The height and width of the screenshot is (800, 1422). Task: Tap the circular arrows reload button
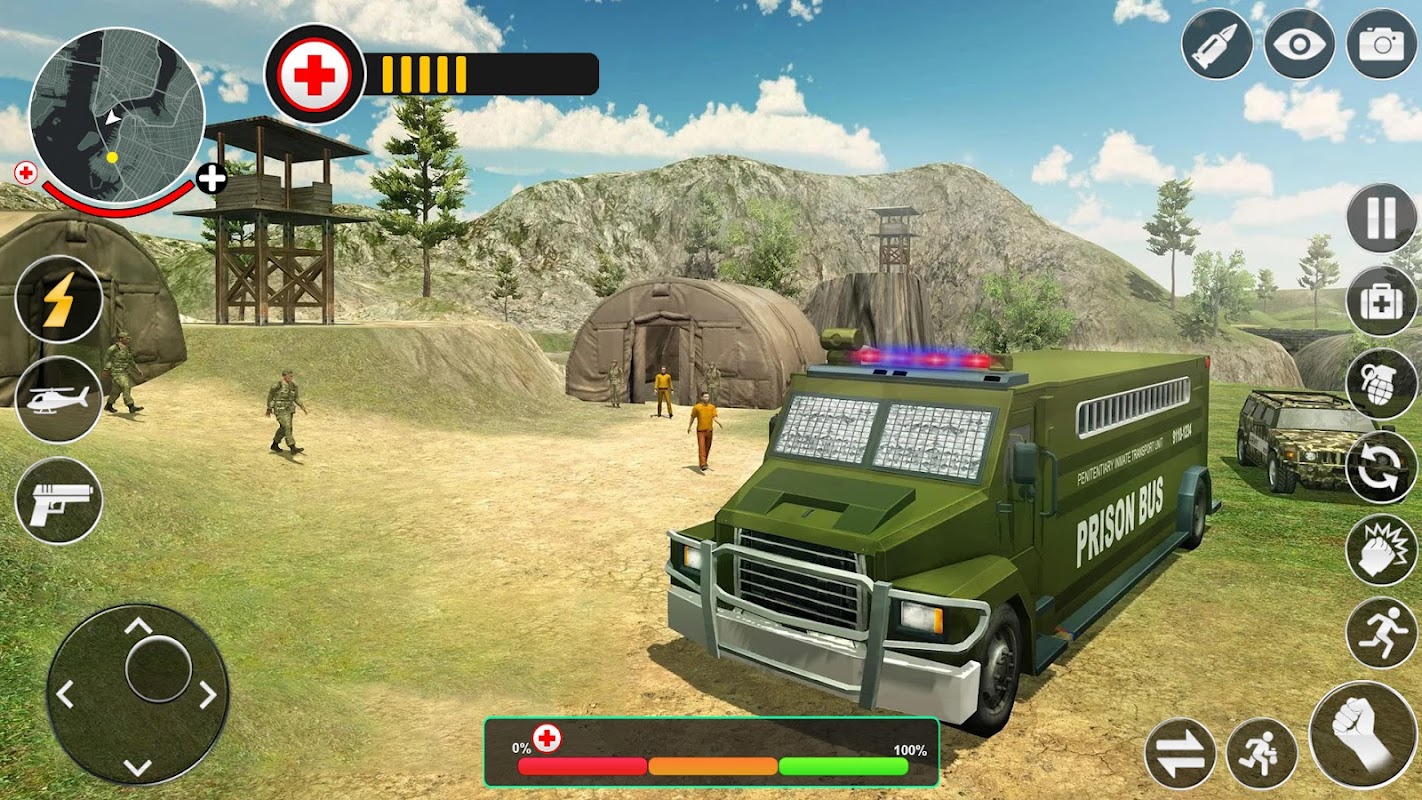(x=1381, y=467)
